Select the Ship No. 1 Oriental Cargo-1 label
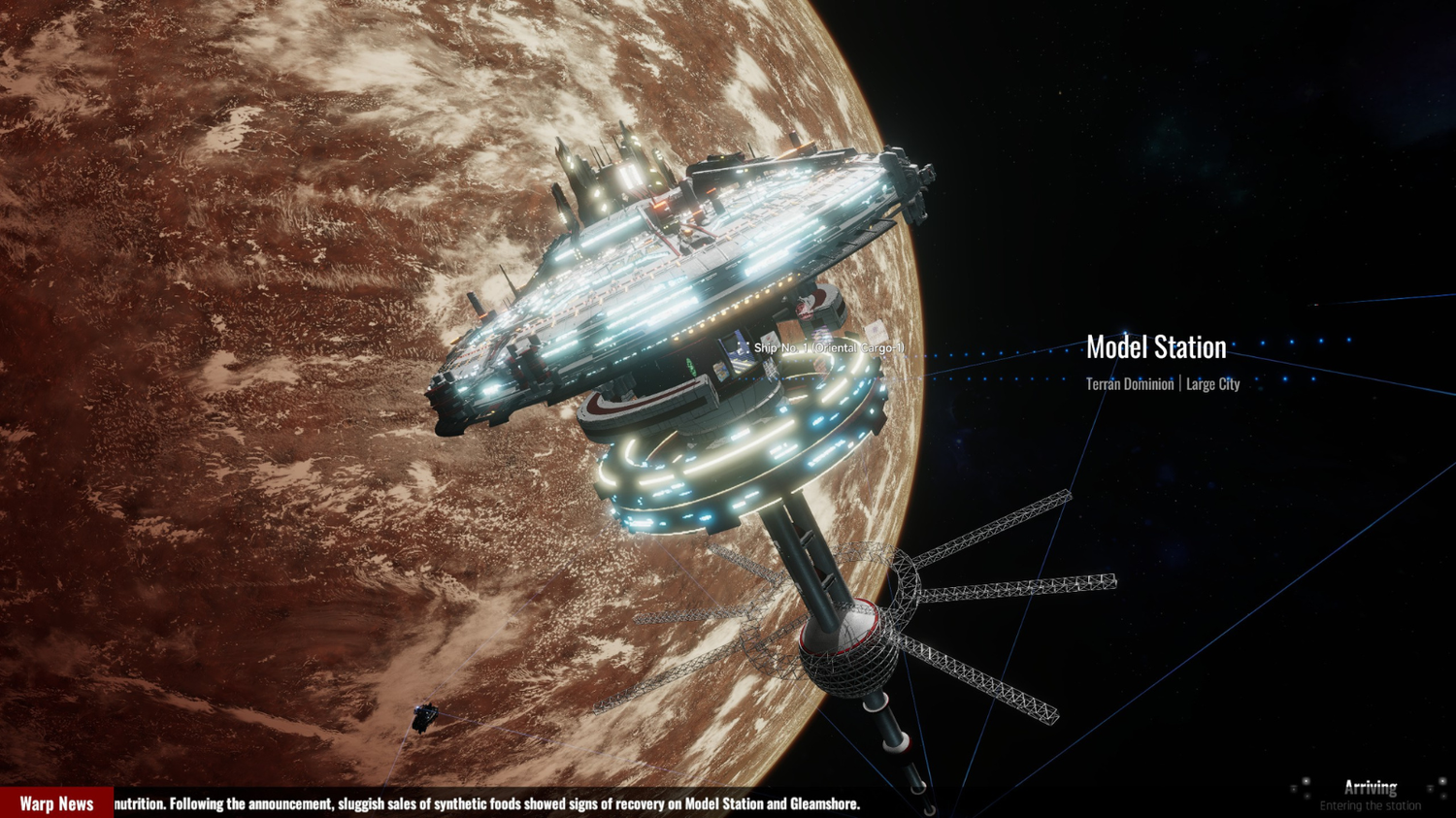This screenshot has width=1456, height=818. click(x=828, y=348)
